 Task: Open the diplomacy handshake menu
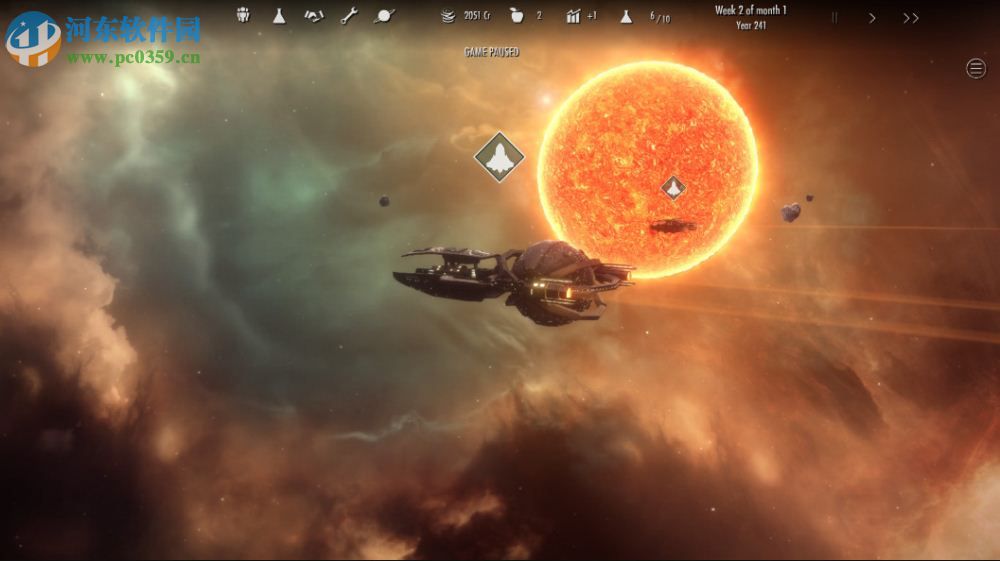click(313, 15)
